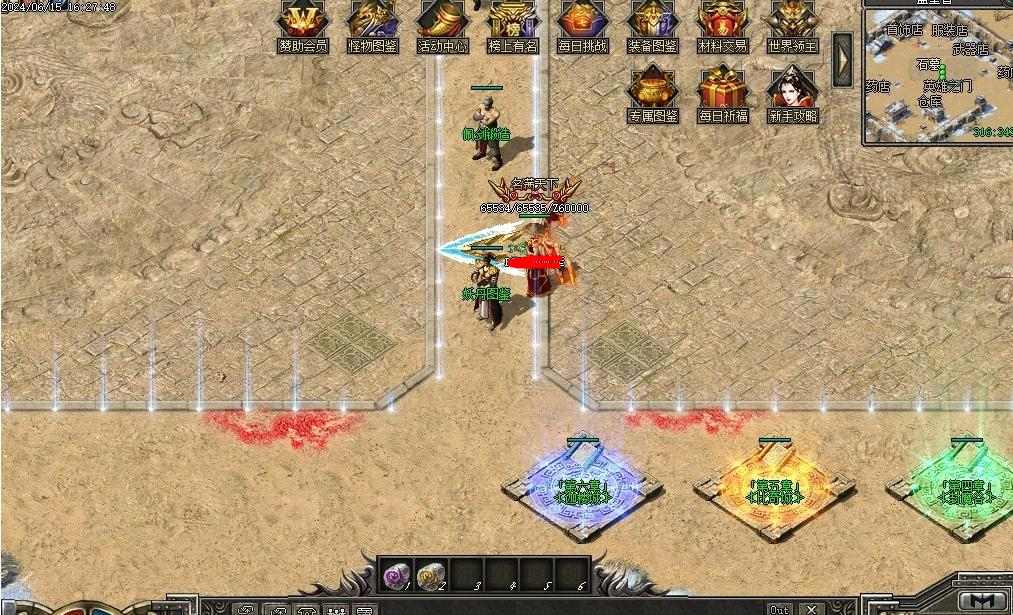Click the Out button on the bottom bar

point(779,609)
